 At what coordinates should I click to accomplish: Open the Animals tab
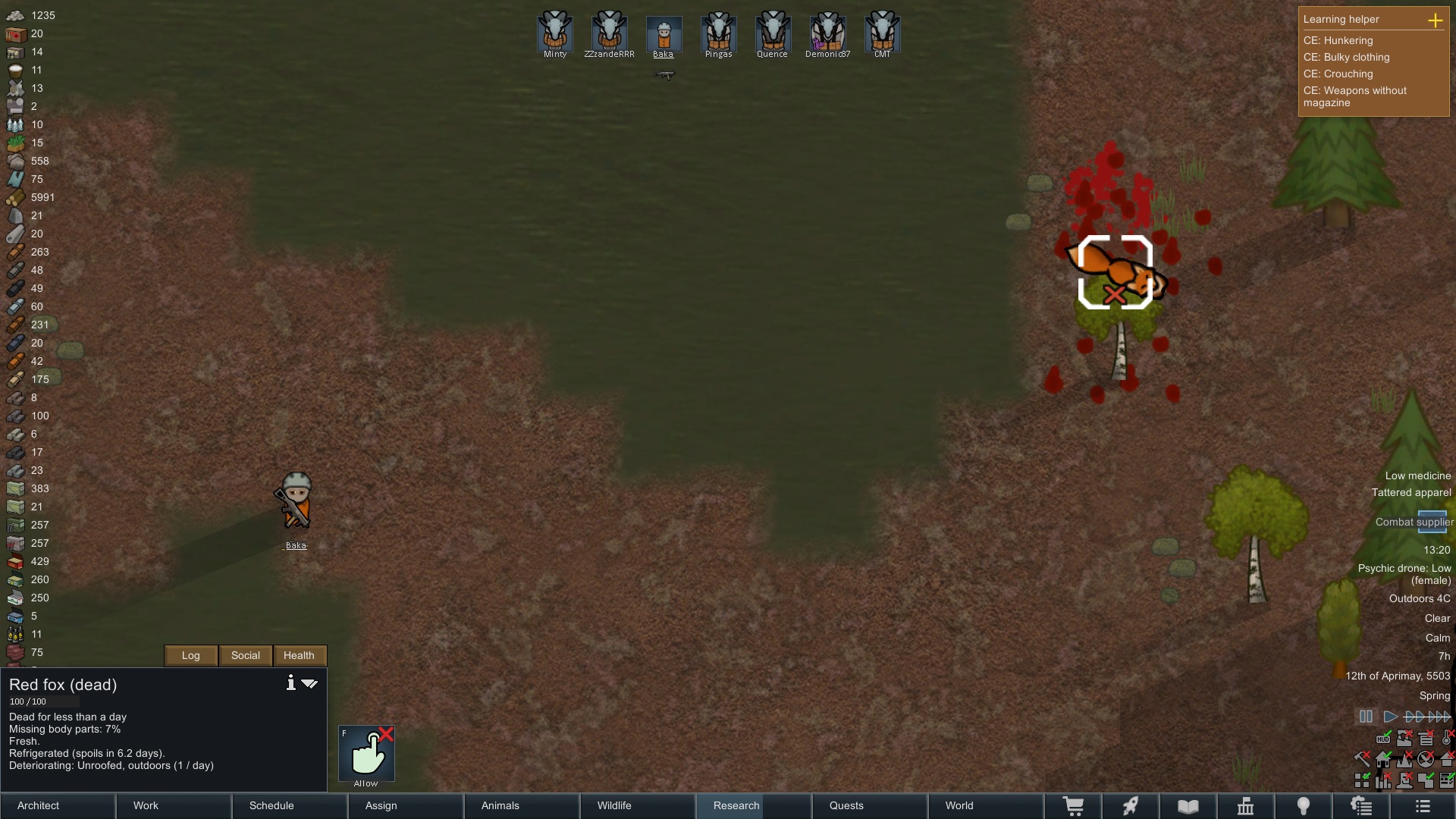[522, 805]
